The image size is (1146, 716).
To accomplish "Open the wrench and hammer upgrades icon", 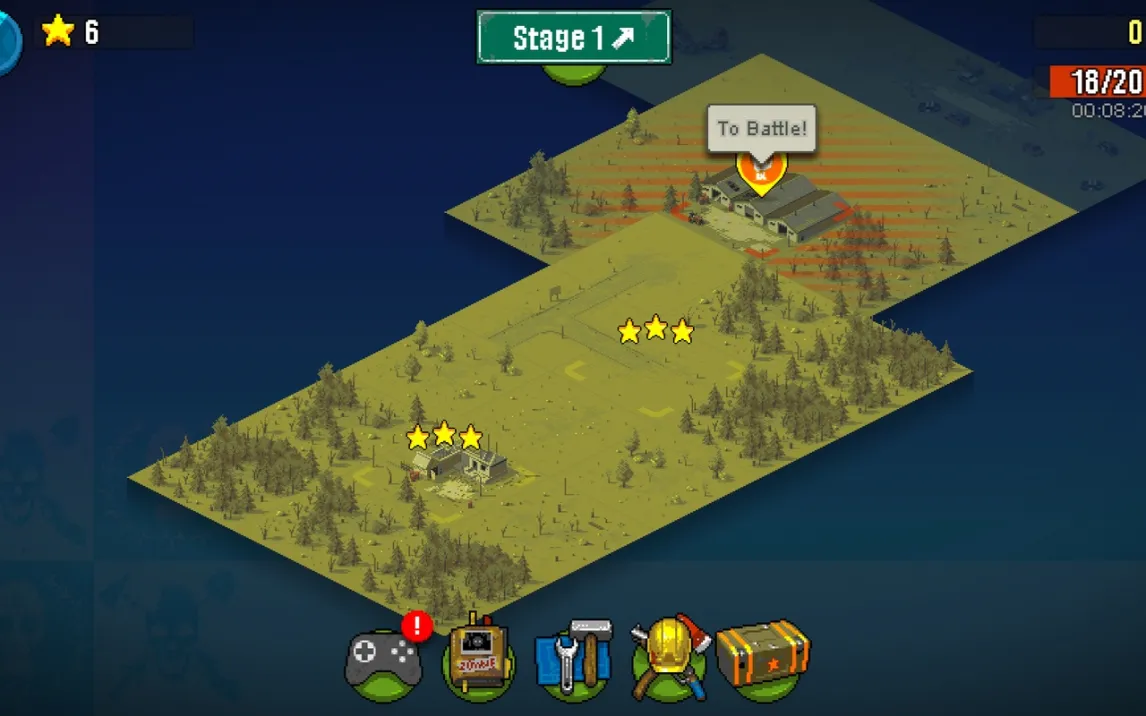I will click(x=573, y=658).
